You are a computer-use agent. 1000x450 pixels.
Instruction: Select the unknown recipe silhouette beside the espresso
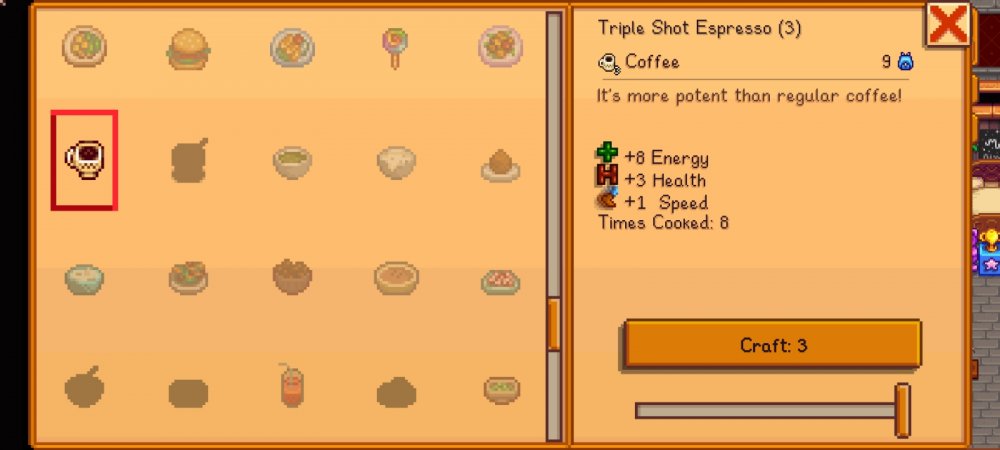(188, 161)
